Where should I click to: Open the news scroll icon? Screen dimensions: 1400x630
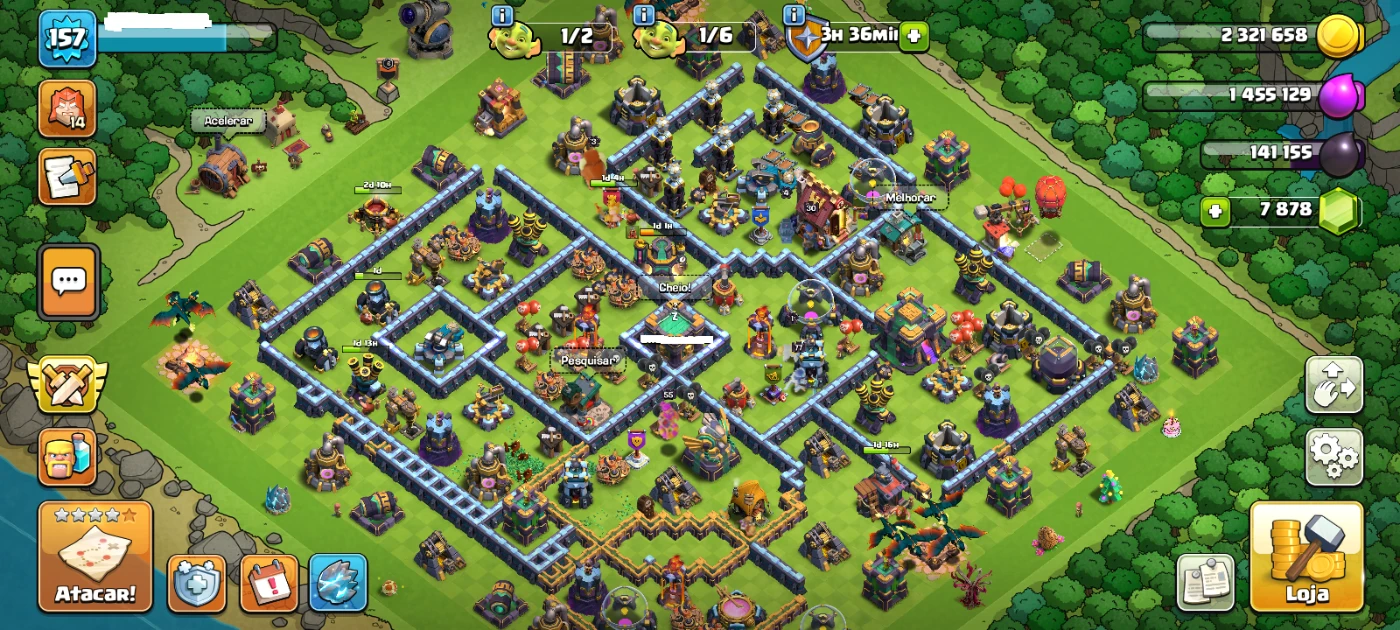[x=68, y=177]
